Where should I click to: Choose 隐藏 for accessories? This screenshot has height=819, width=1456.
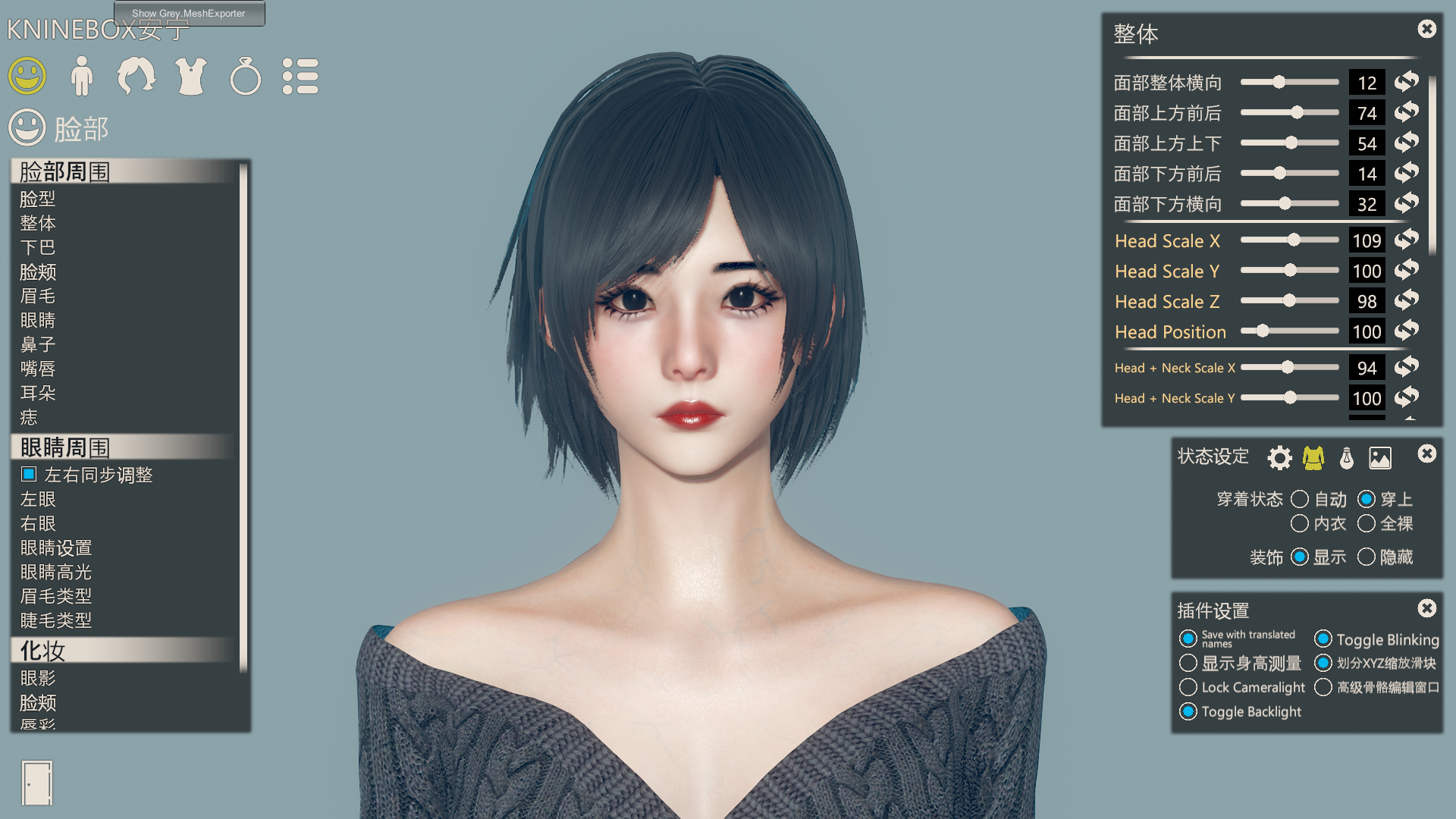click(x=1367, y=557)
